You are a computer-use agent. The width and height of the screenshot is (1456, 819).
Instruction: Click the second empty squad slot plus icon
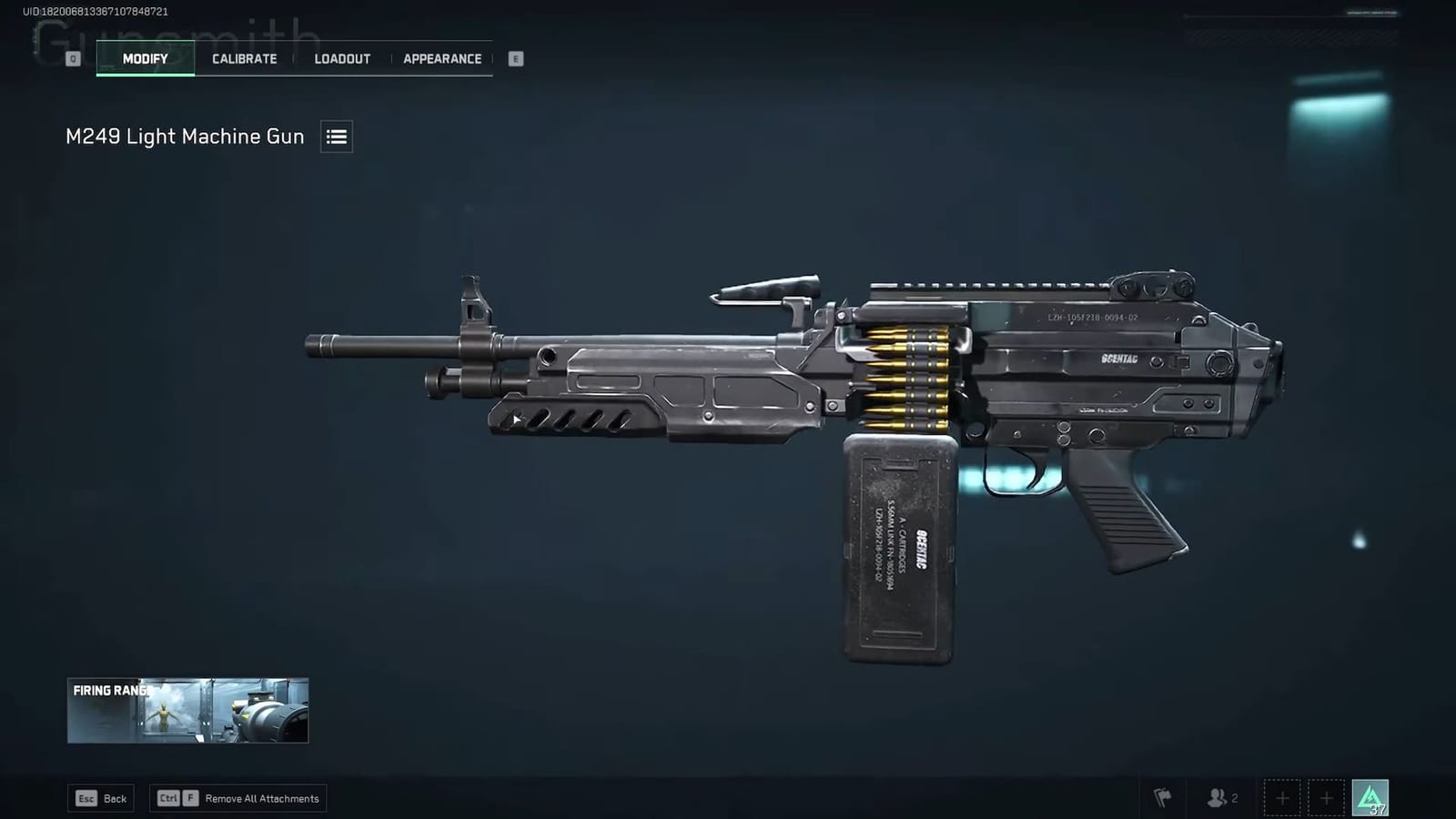pos(1325,797)
